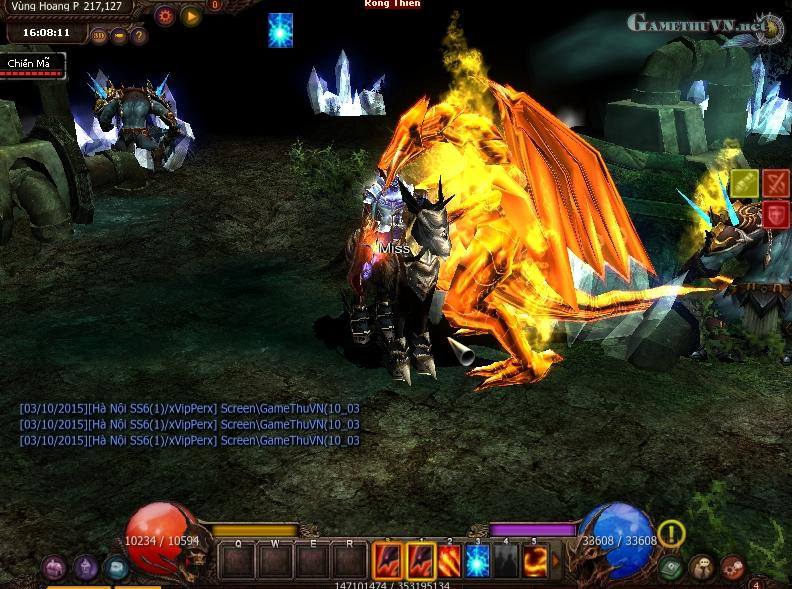
Task: Use the flame slash skill in slot 2
Action: coord(448,560)
